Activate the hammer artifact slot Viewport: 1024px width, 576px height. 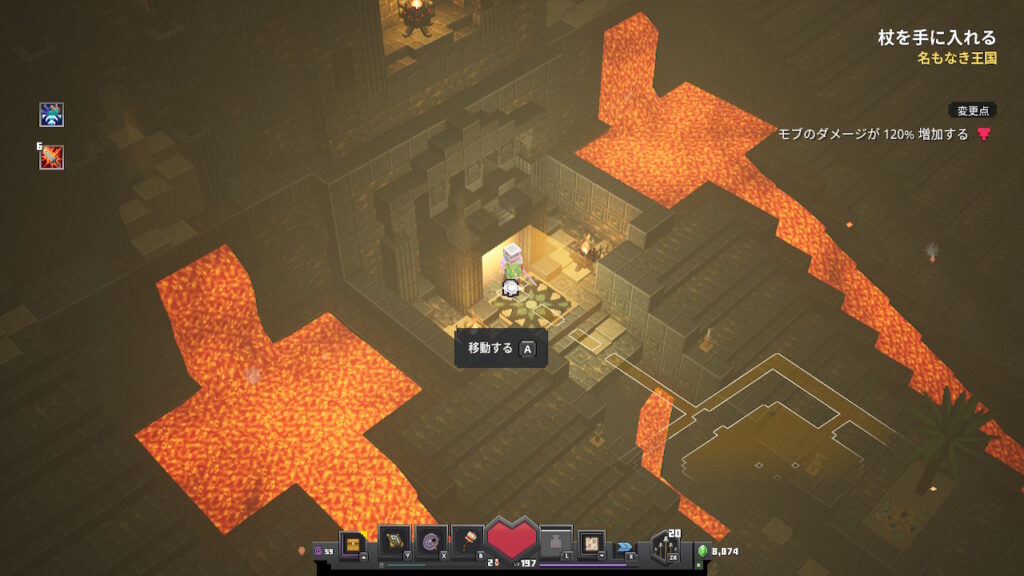coord(467,541)
